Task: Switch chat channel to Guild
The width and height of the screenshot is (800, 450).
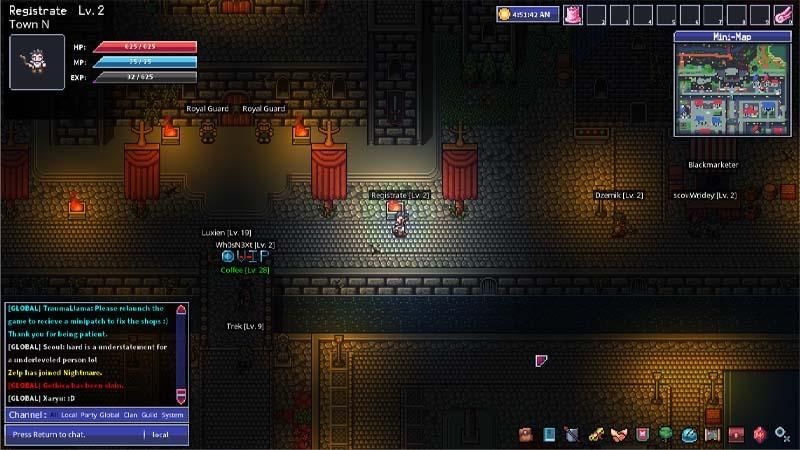Action: tap(150, 414)
